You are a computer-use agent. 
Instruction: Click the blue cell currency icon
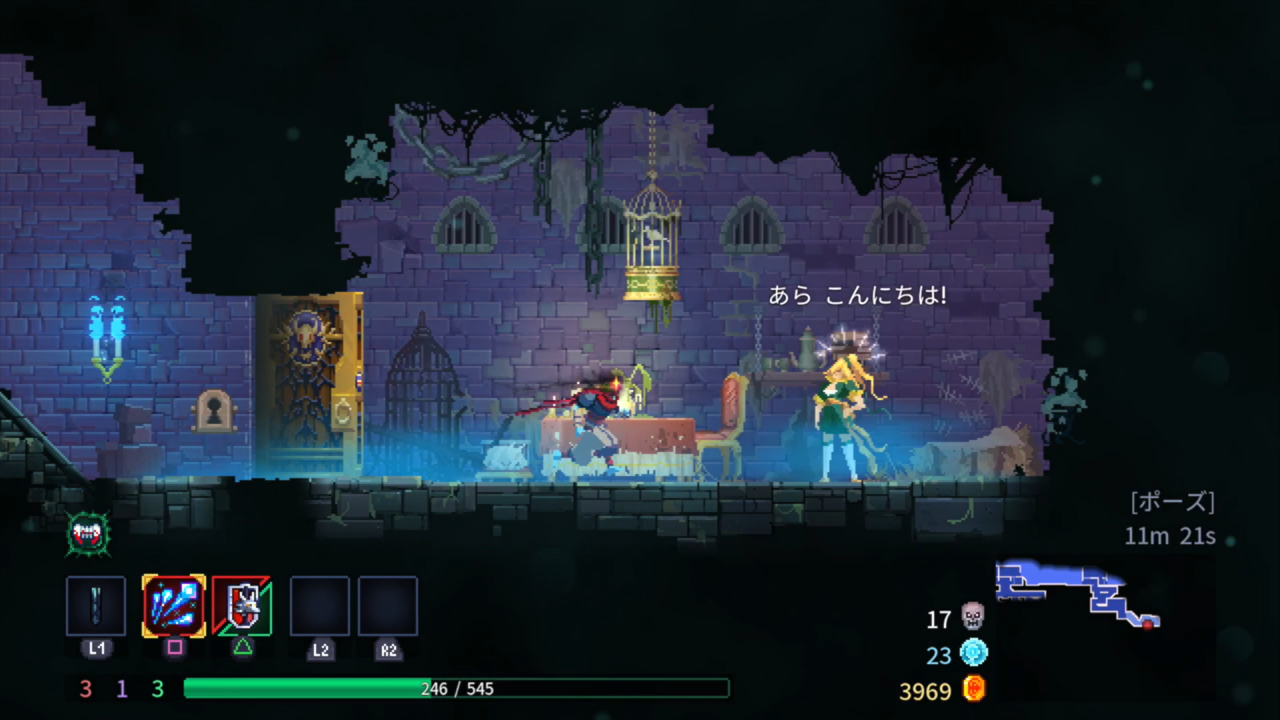(x=973, y=653)
